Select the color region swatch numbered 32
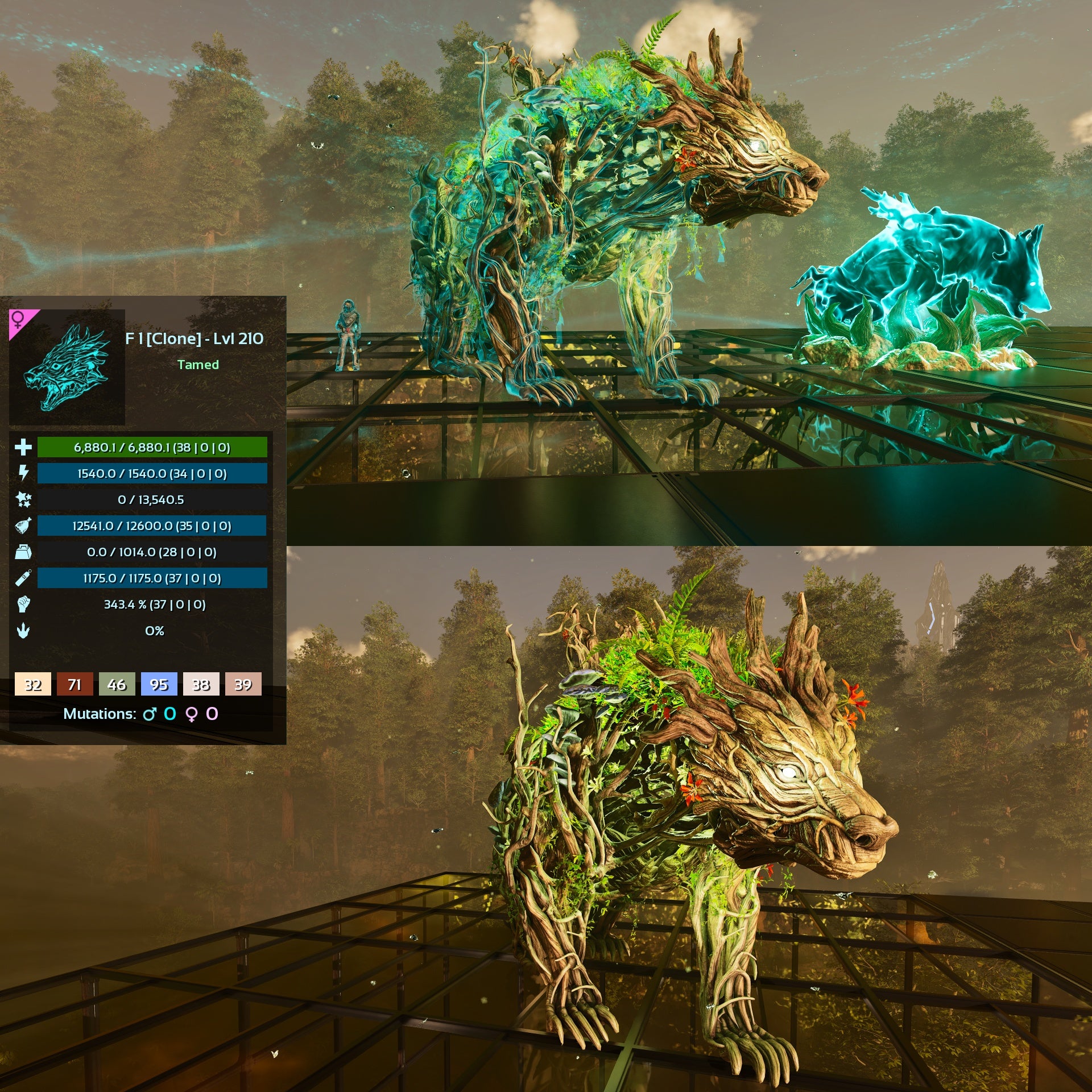Screen dimensions: 1092x1092 tap(33, 684)
